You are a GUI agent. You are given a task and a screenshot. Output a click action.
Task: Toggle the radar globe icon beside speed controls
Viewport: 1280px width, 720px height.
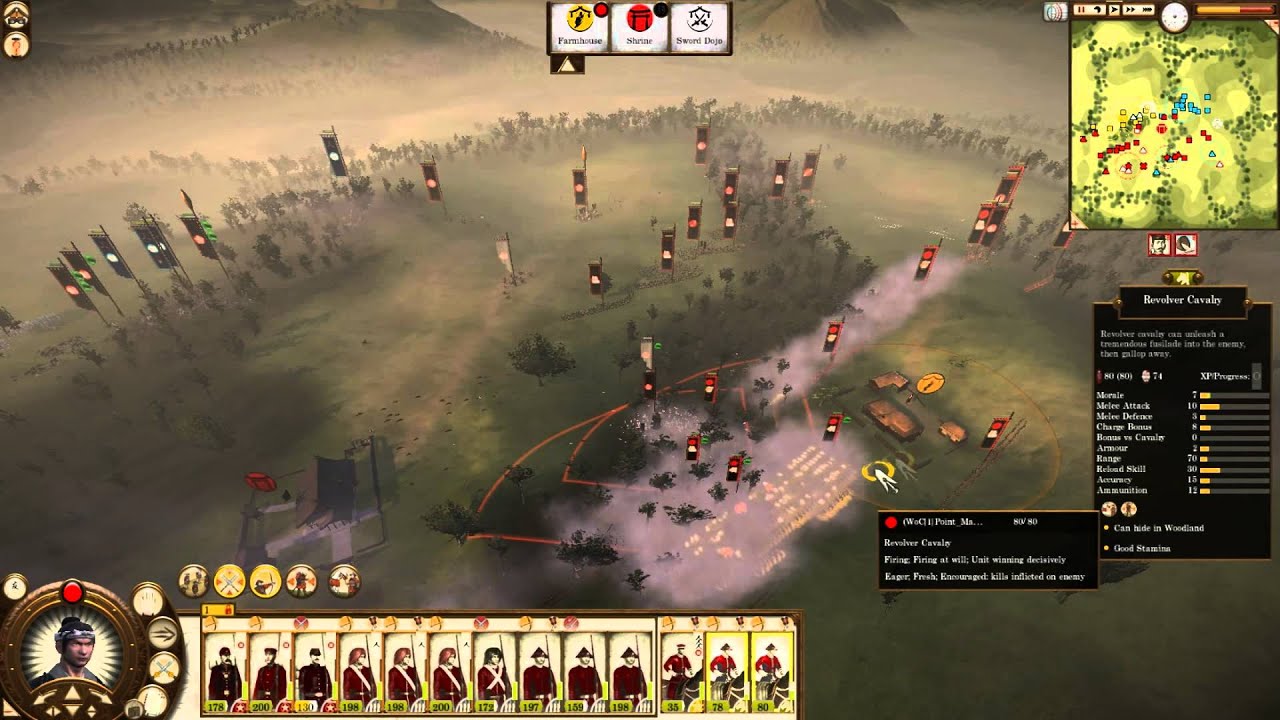click(x=1053, y=11)
